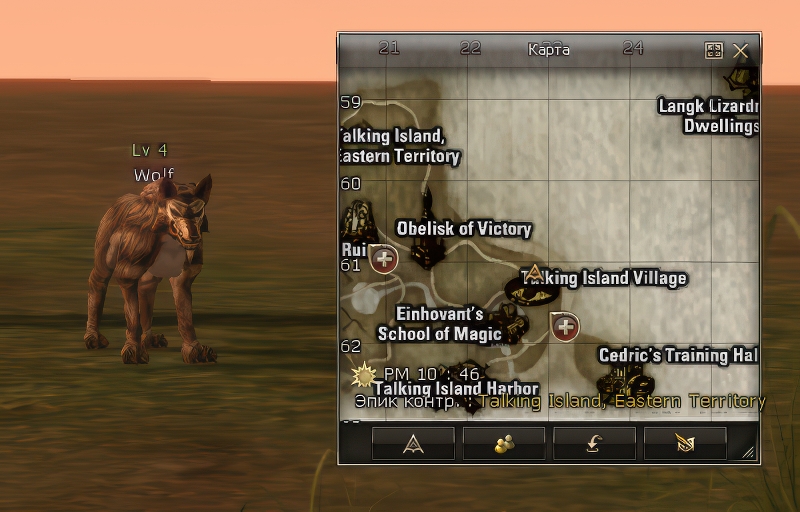This screenshot has width=800, height=512.
Task: Click the red cross marker below Village
Action: click(566, 326)
